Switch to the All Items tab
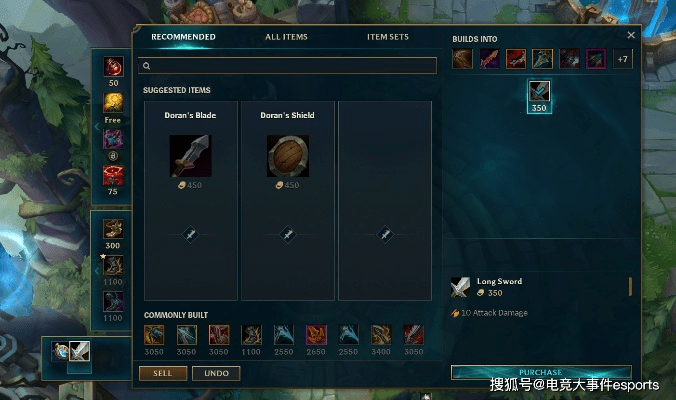Image resolution: width=676 pixels, height=400 pixels. click(x=286, y=37)
